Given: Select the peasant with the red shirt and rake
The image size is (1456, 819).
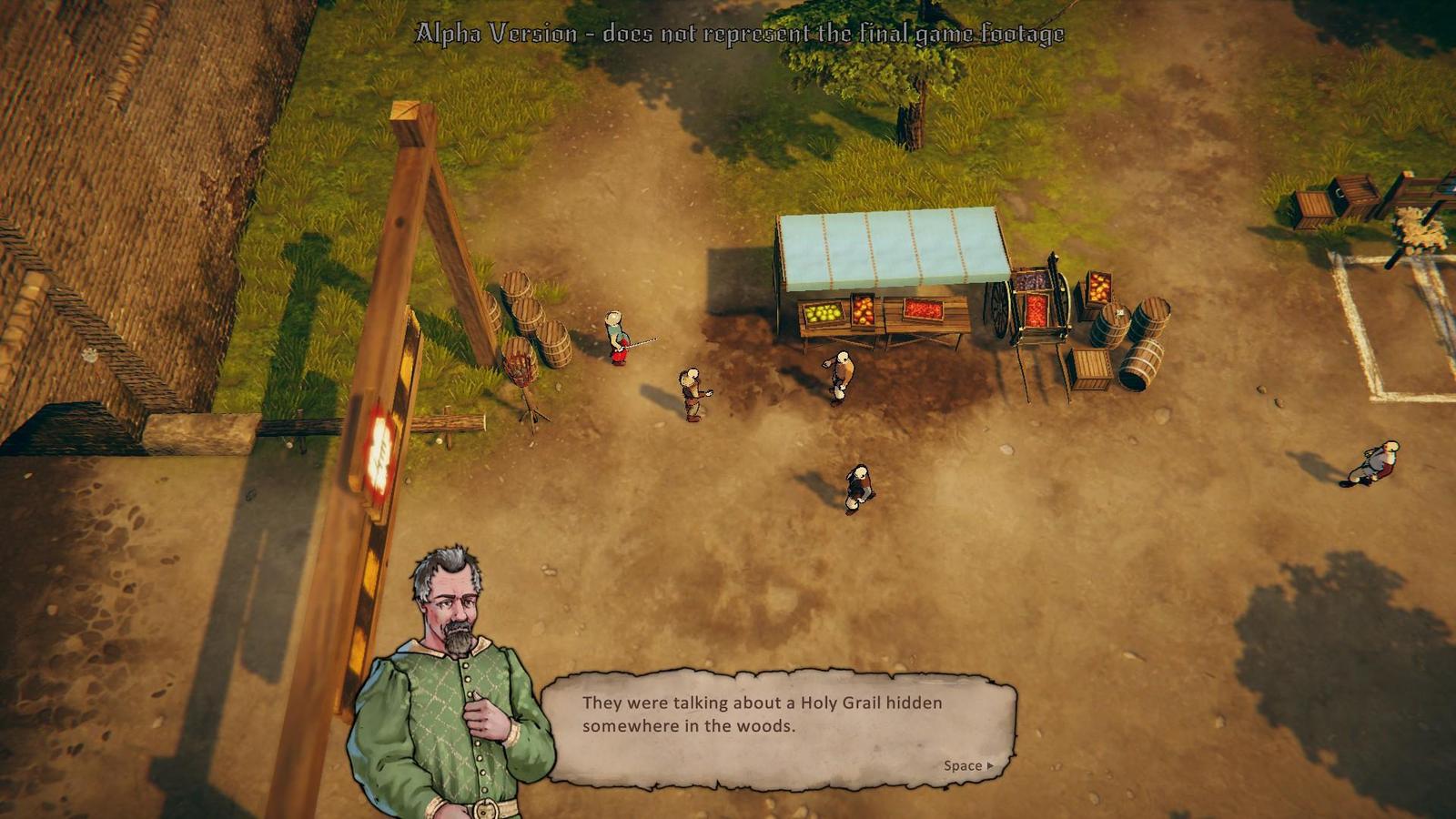Looking at the screenshot, I should 619,337.
